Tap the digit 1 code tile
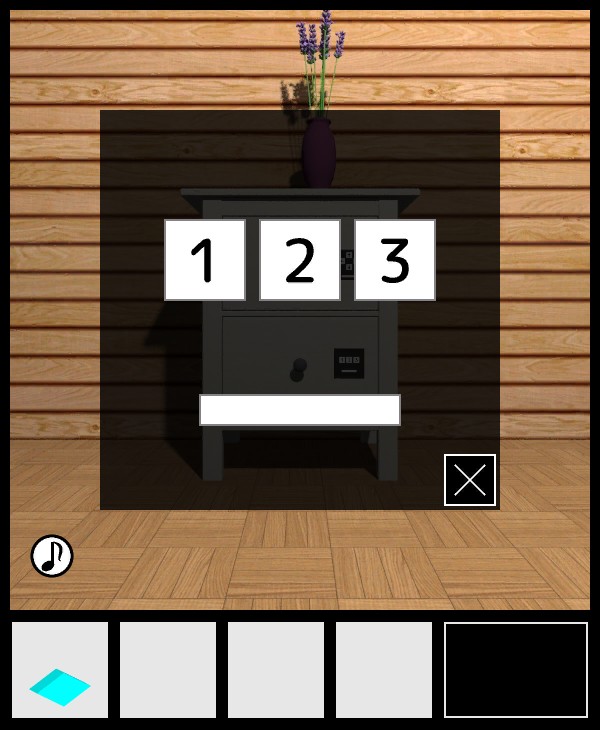 [x=205, y=260]
